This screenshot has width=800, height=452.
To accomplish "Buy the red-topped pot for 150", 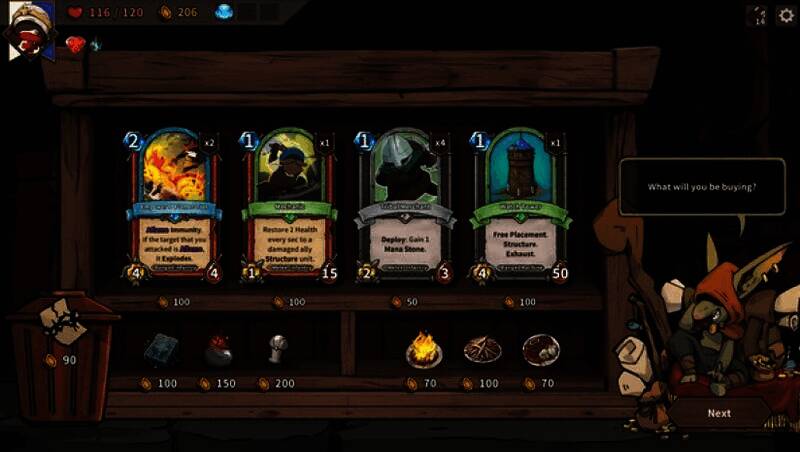I will pyautogui.click(x=218, y=349).
